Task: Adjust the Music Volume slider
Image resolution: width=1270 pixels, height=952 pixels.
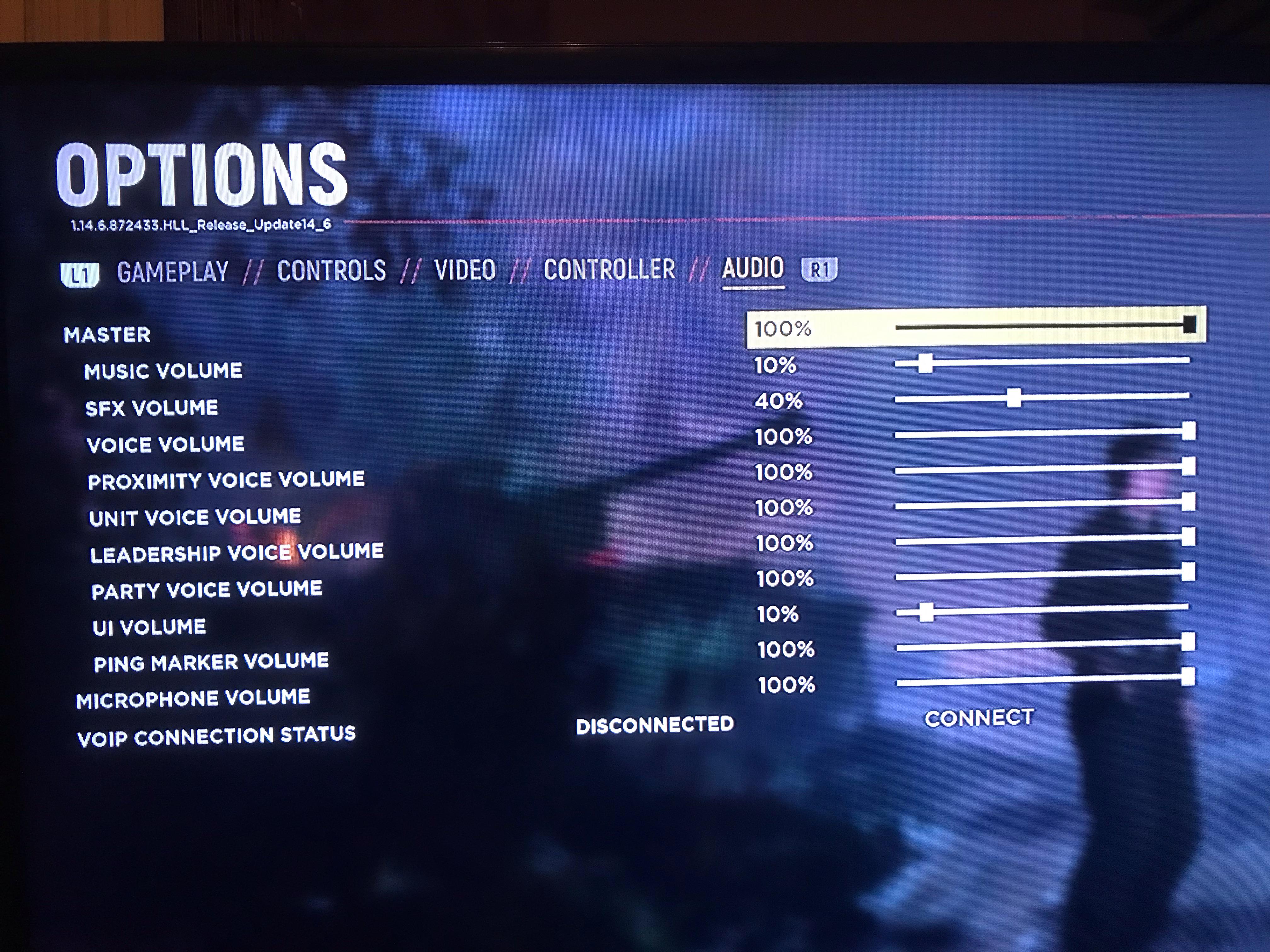Action: tap(1042, 362)
